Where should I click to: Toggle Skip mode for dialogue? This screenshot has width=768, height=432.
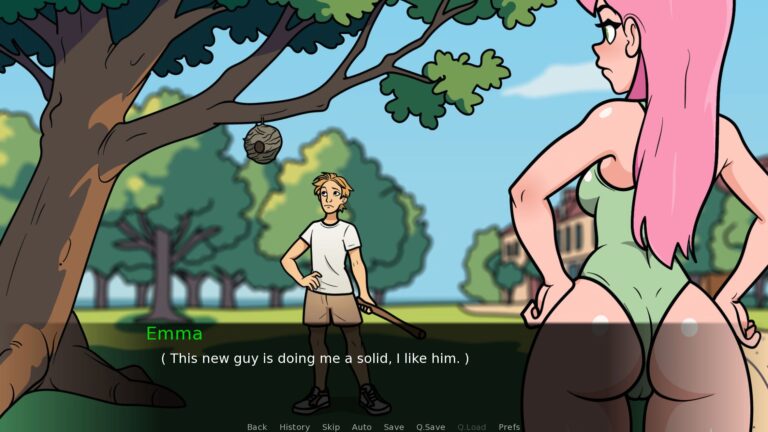331,427
